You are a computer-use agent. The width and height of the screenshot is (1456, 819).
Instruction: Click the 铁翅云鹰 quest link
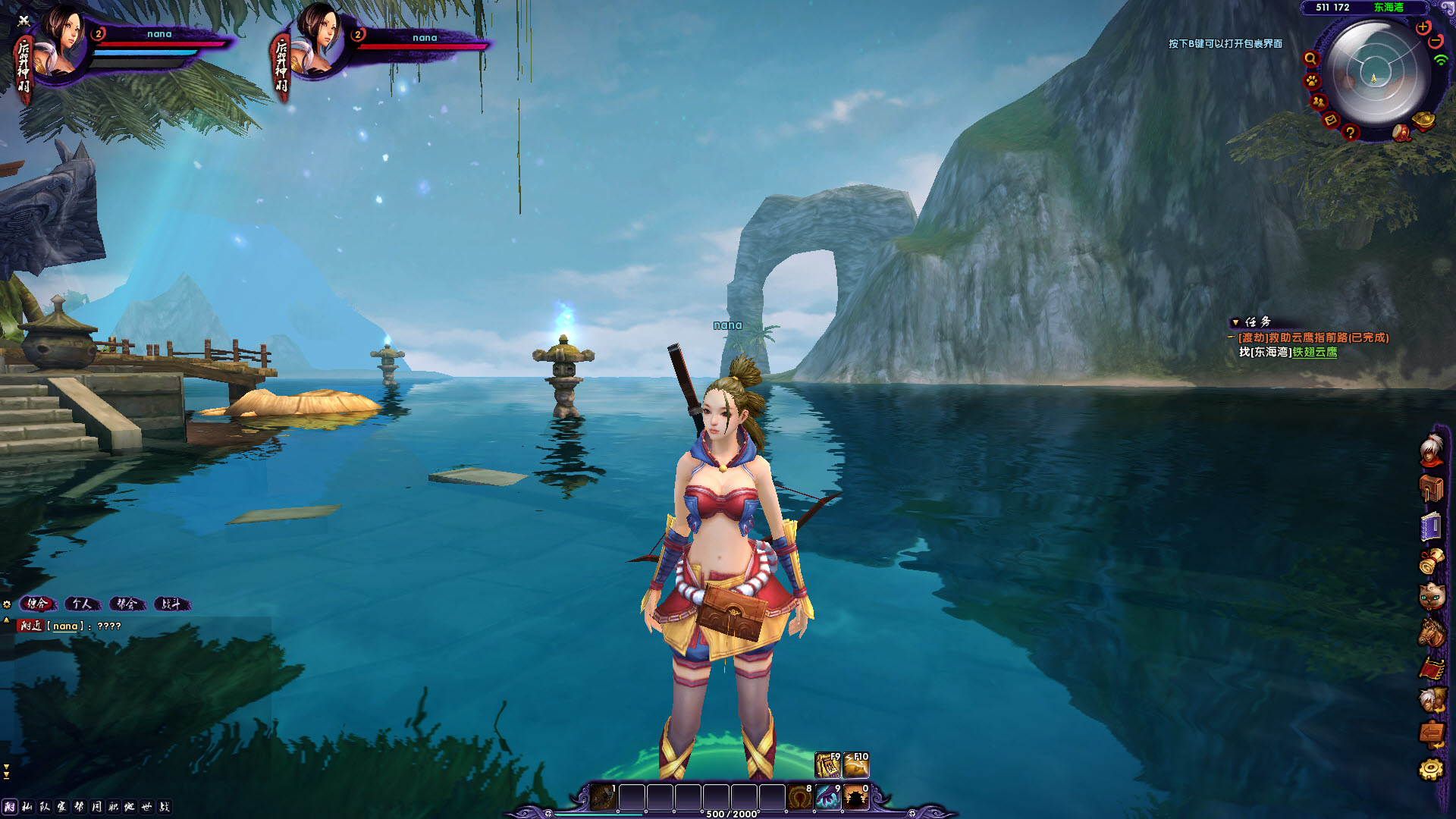(x=1315, y=352)
